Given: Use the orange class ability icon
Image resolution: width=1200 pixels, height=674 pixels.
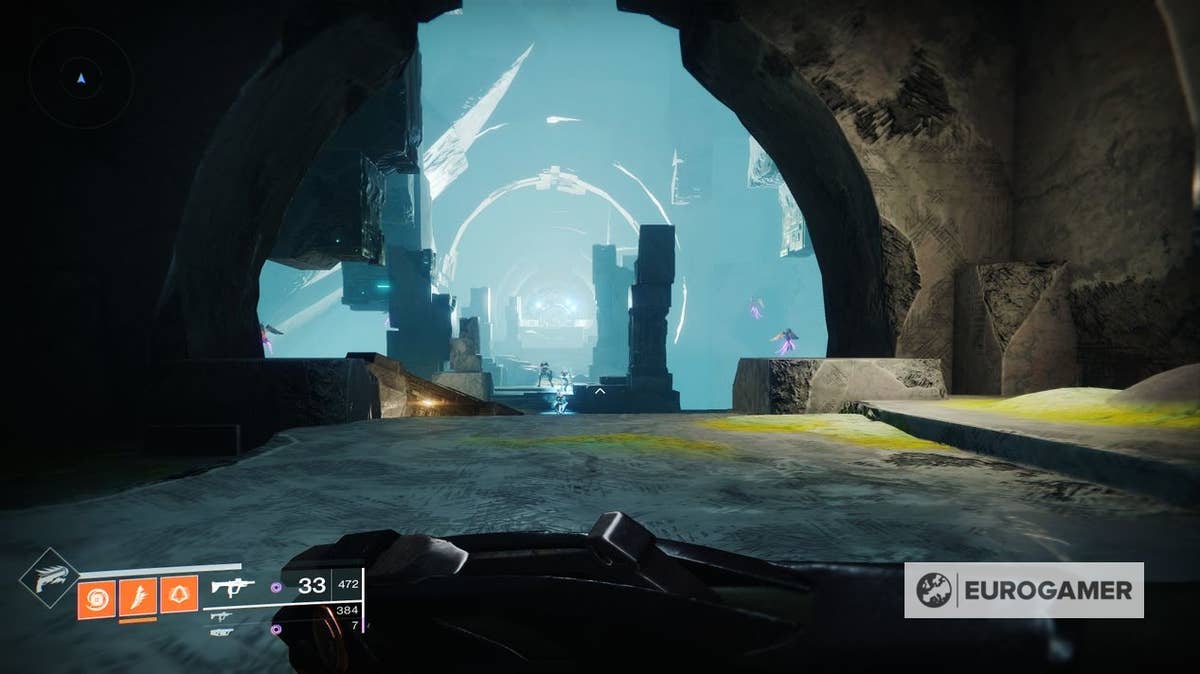Looking at the screenshot, I should click(x=179, y=598).
